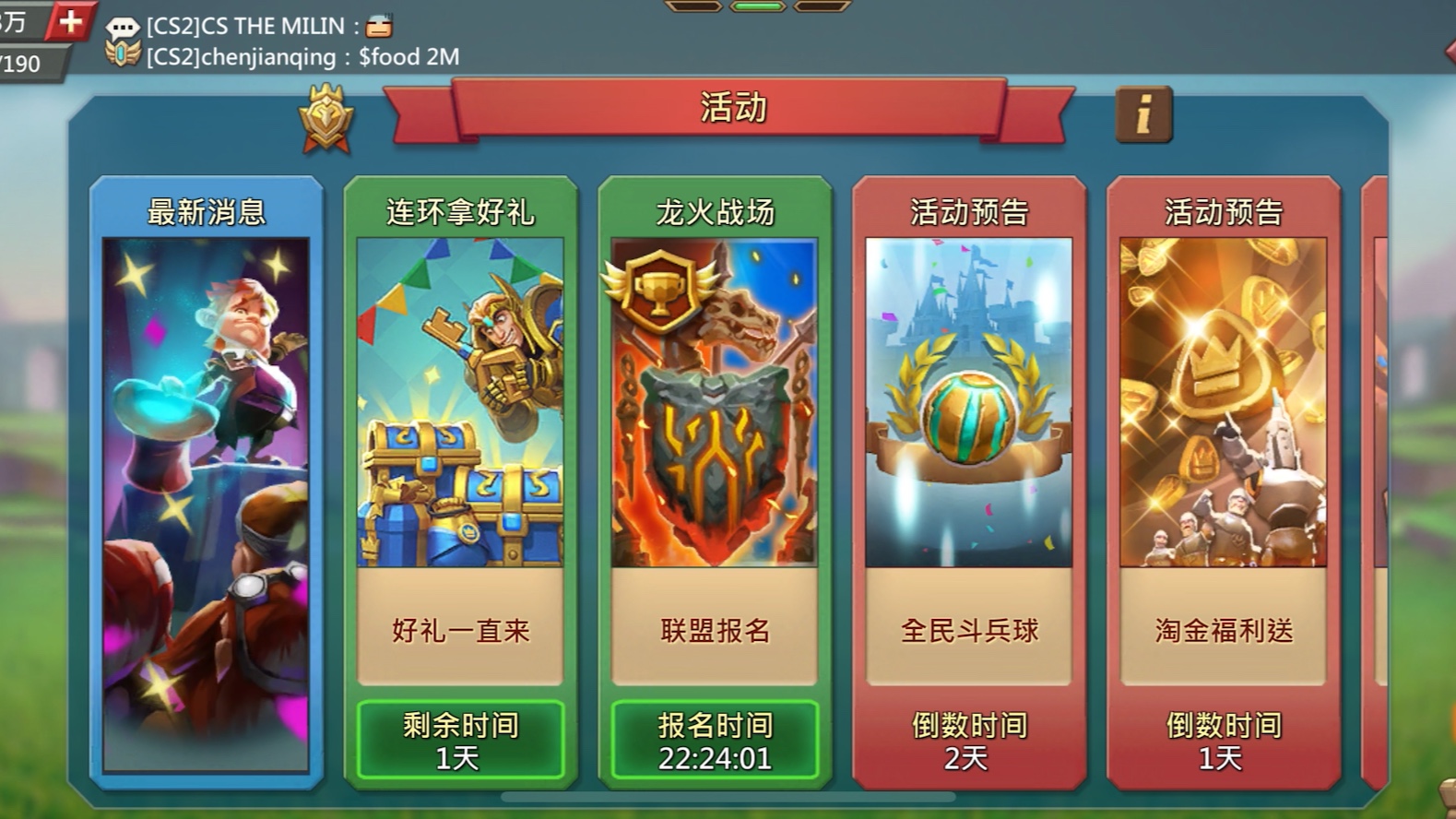Click 联盟报名 to register your alliance
The height and width of the screenshot is (819, 1456).
click(713, 633)
